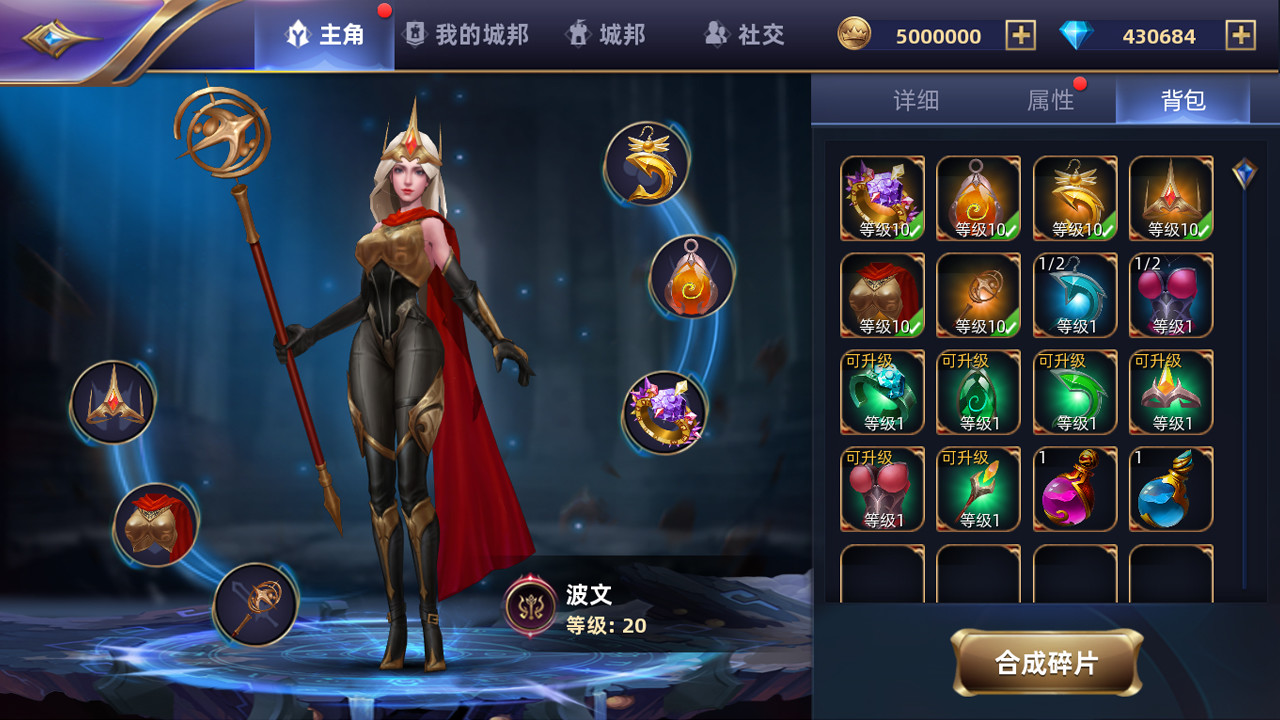Click the gold coin currency icon
This screenshot has width=1280, height=720.
[856, 34]
